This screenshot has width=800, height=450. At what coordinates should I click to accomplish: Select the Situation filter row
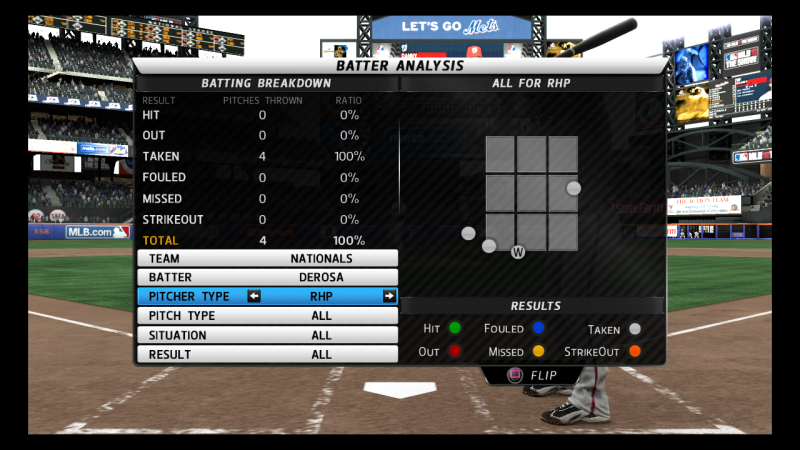coord(267,335)
